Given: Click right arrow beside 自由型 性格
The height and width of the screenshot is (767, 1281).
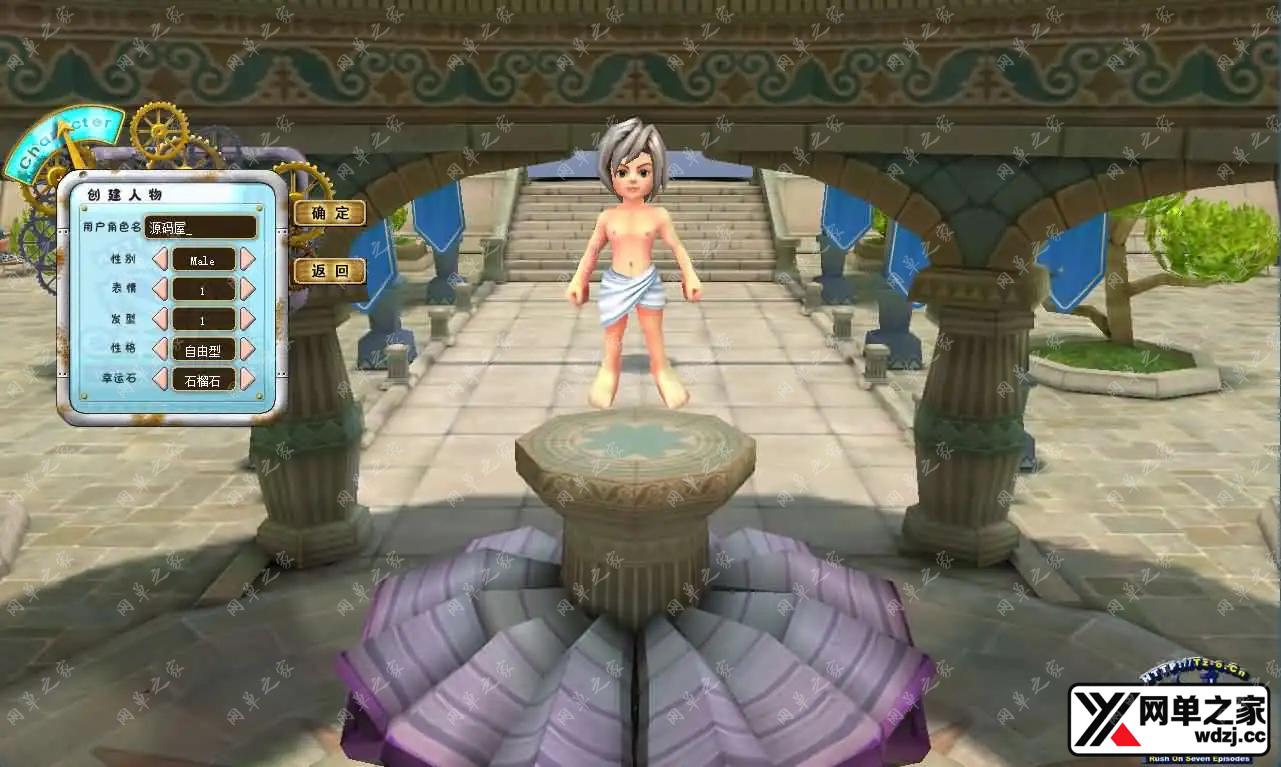Looking at the screenshot, I should (247, 349).
